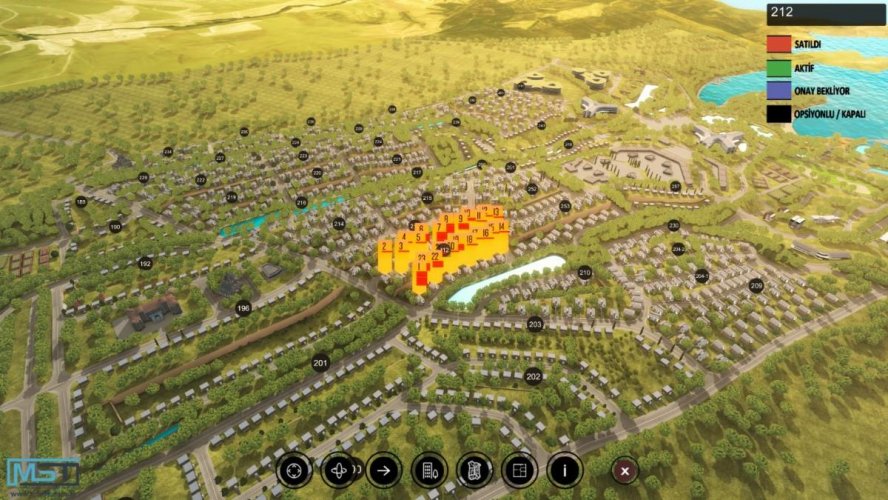
Task: Activate the orbit rotate camera button
Action: 340,469
